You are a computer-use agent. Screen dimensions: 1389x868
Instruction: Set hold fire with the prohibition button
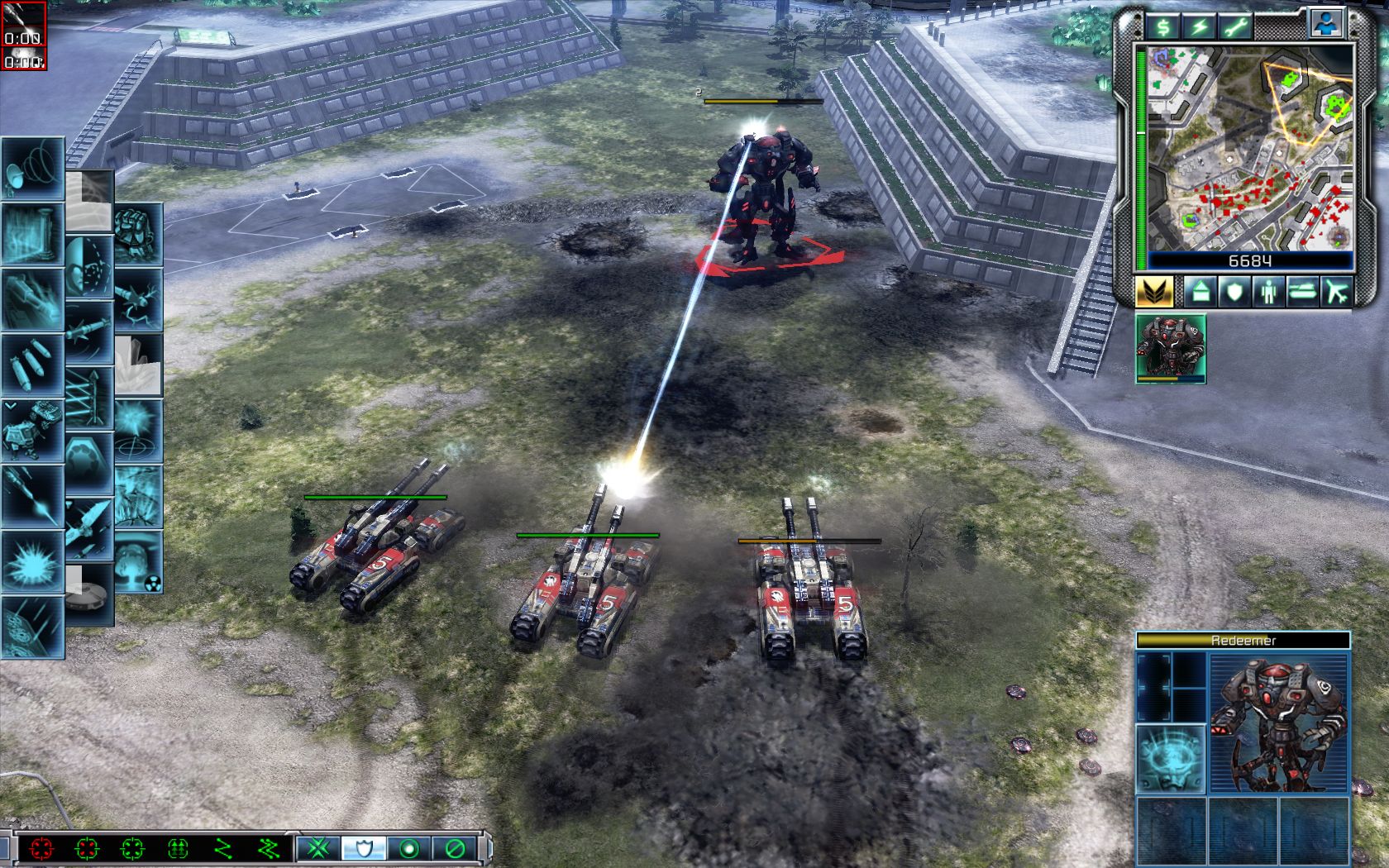point(453,848)
